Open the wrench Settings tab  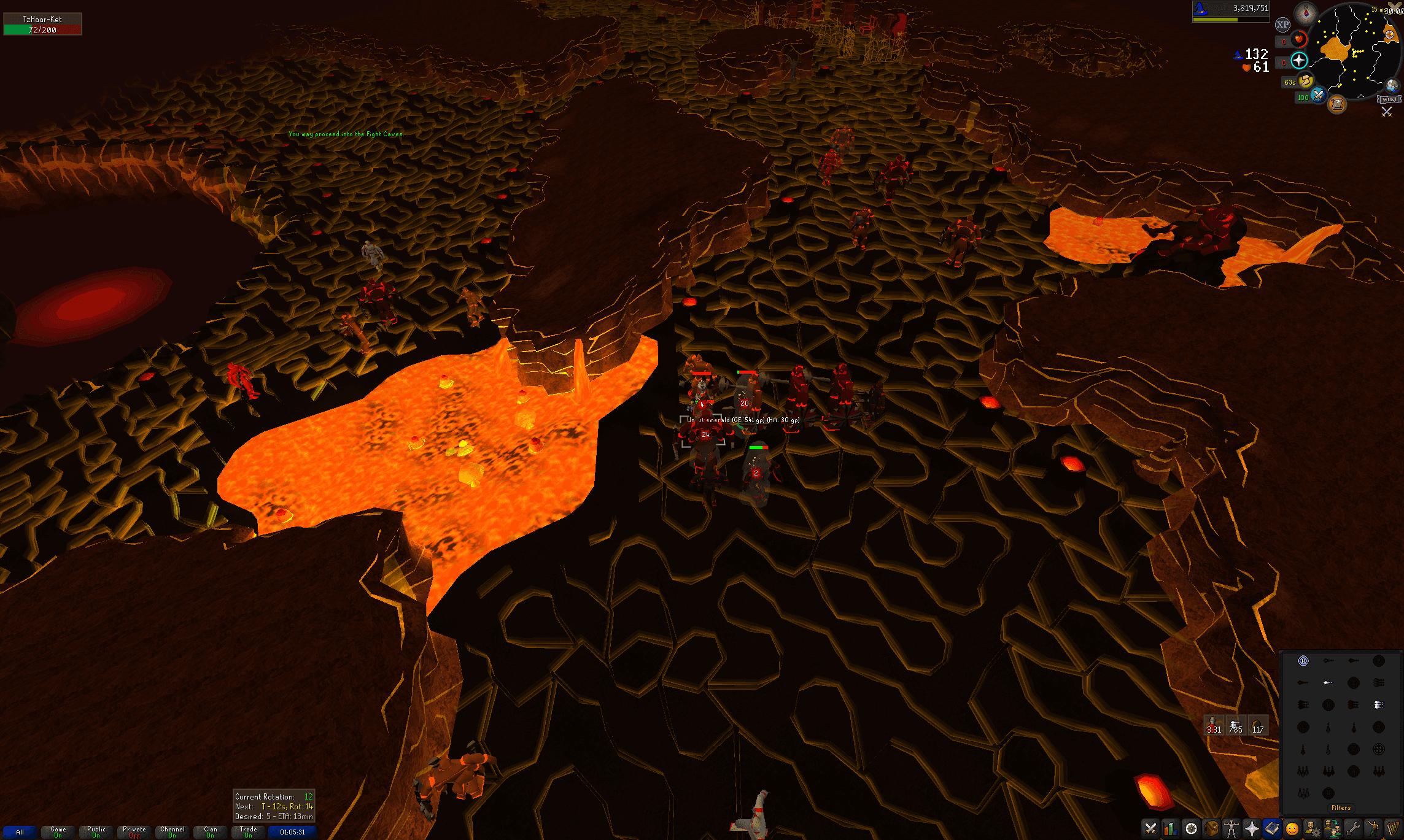pos(1353,829)
